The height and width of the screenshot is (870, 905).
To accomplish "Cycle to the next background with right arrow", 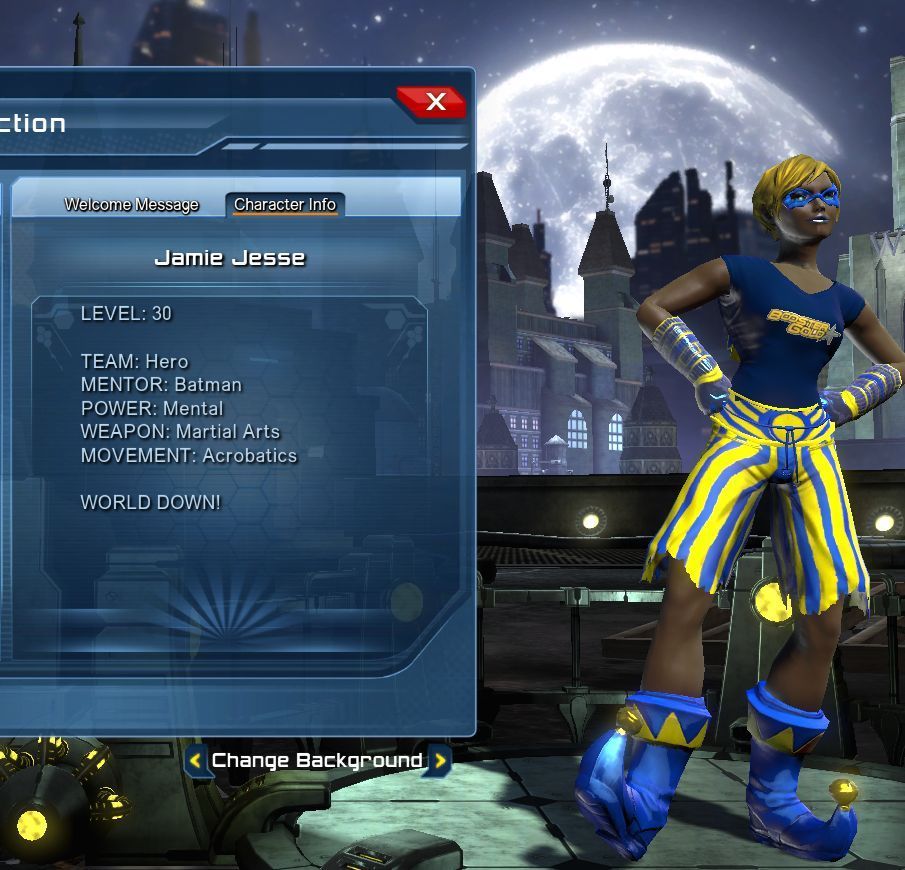I will tap(440, 761).
